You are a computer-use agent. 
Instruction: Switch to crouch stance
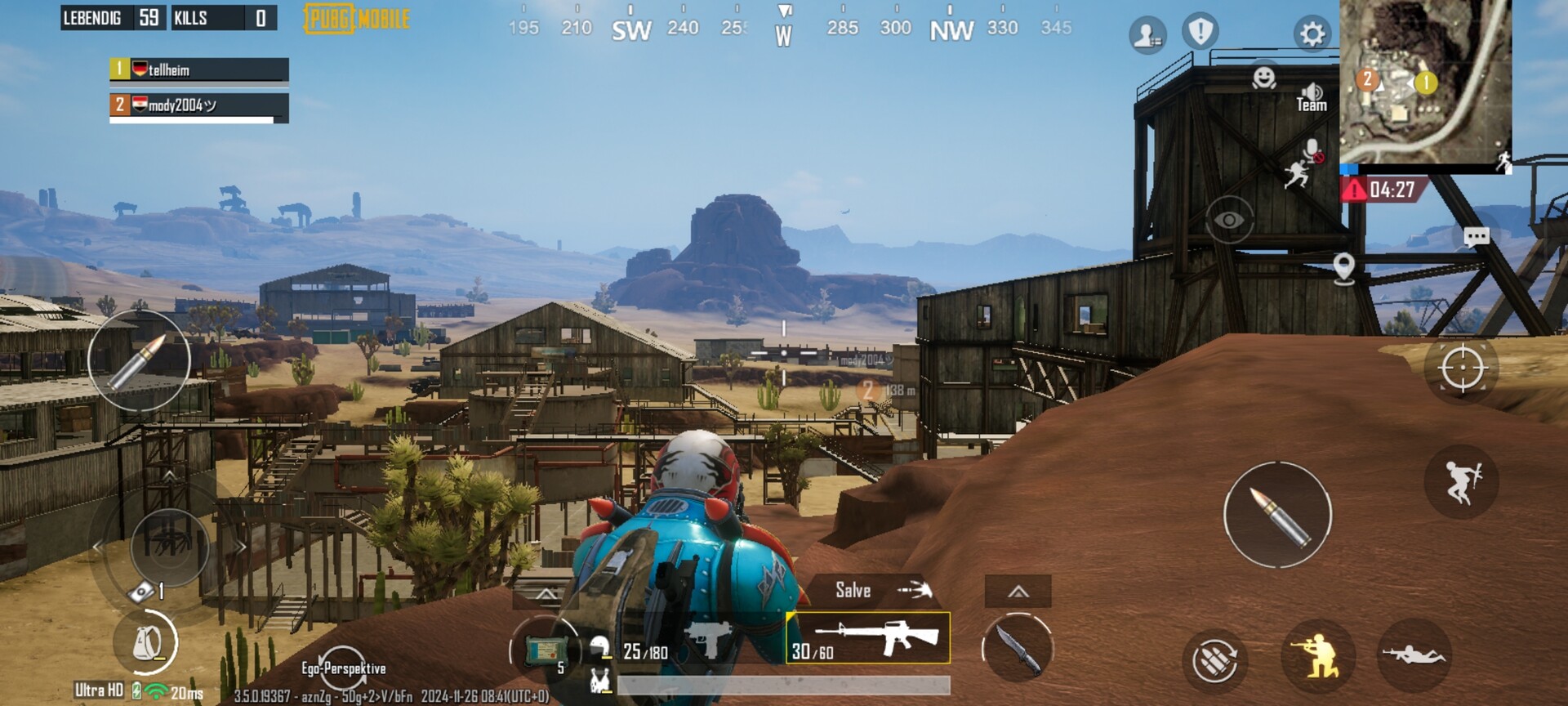click(1317, 655)
